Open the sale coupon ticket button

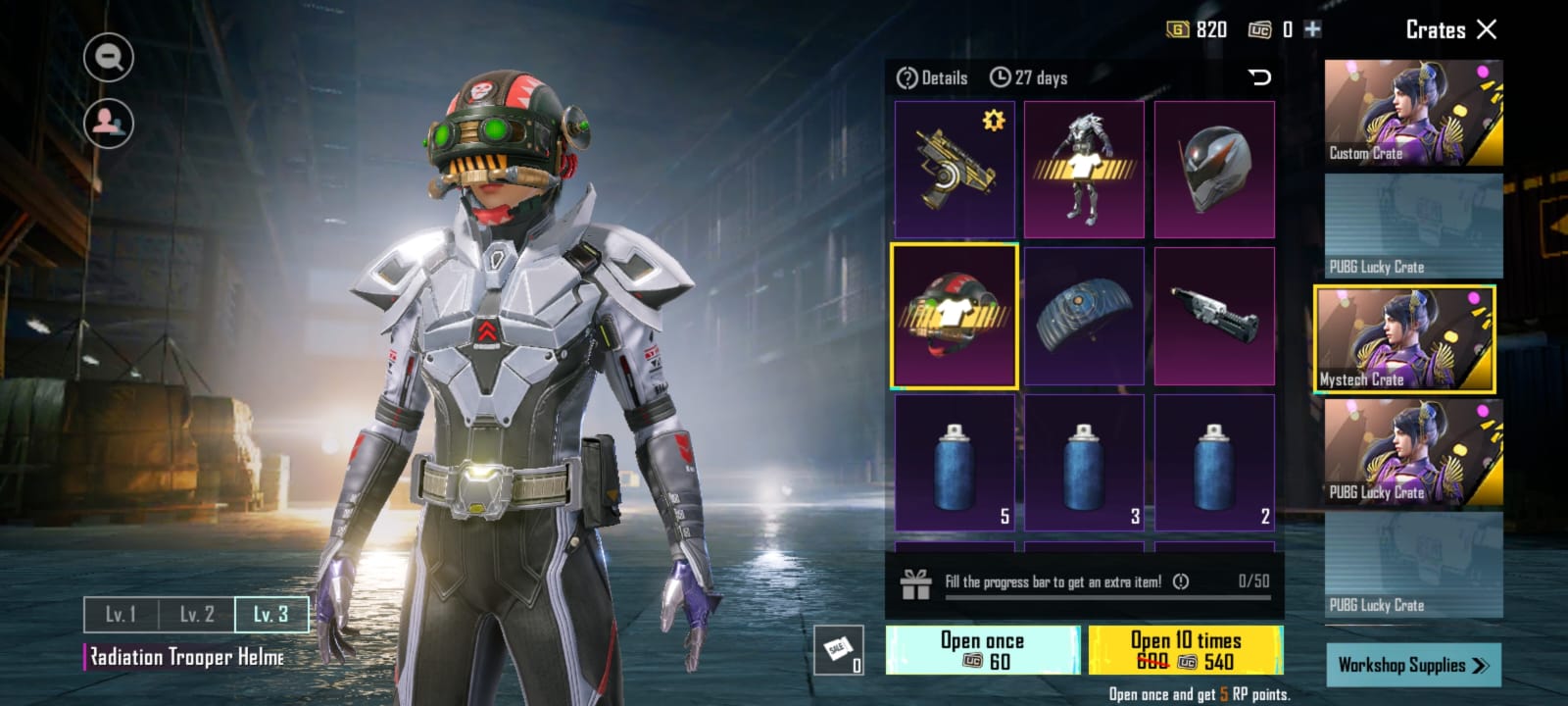(839, 650)
